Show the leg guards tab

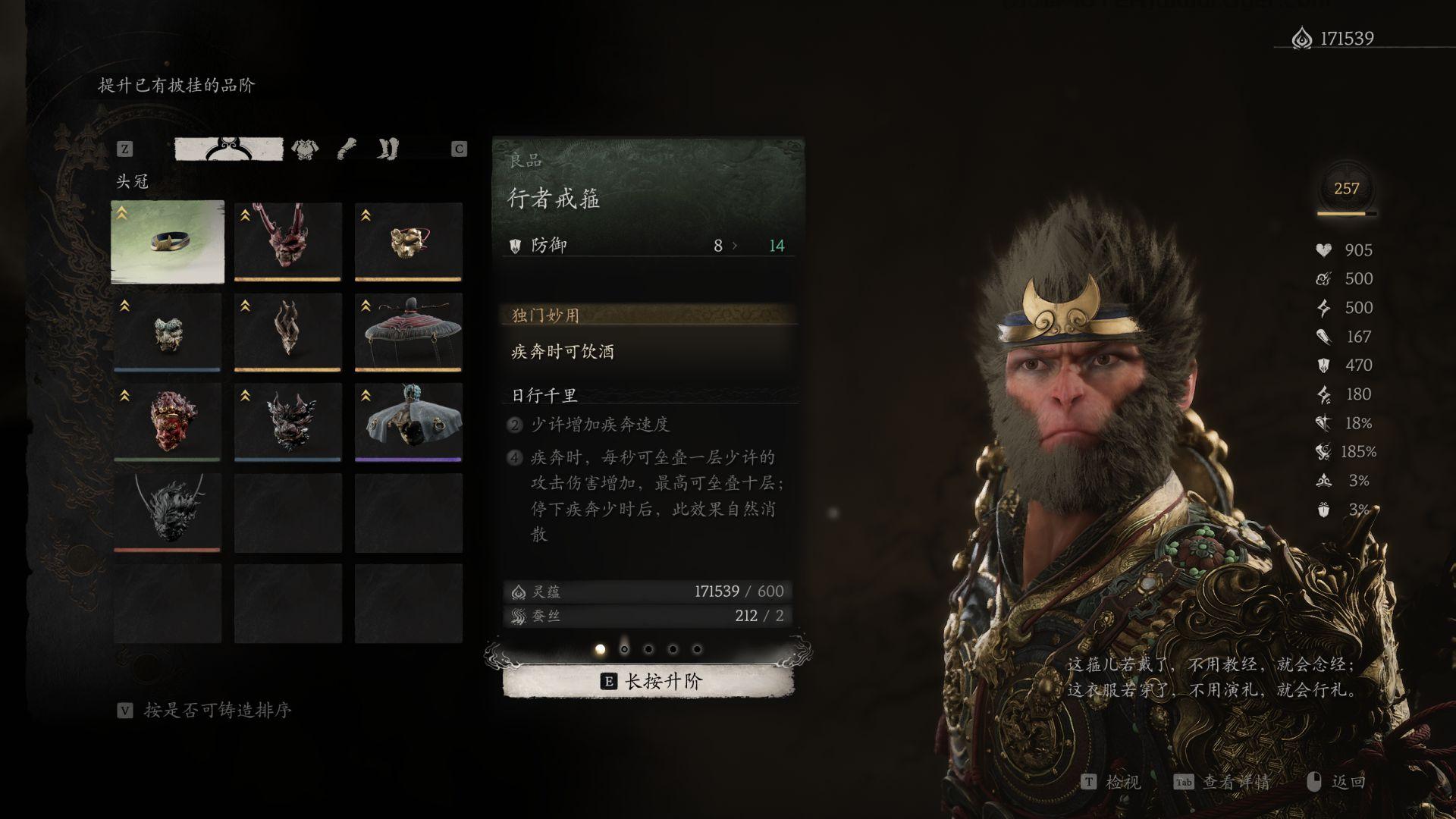click(x=388, y=149)
